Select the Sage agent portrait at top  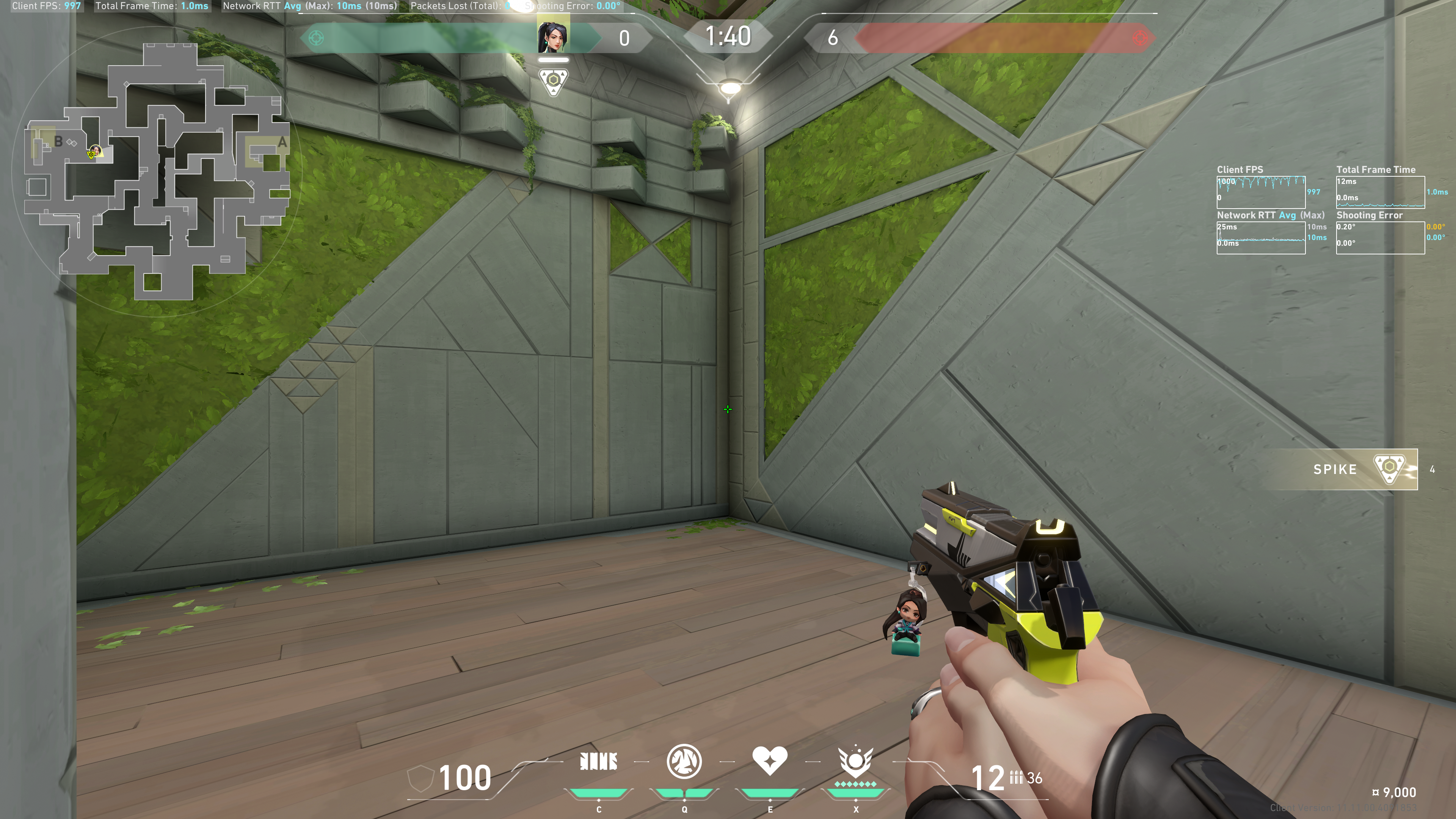pyautogui.click(x=552, y=36)
